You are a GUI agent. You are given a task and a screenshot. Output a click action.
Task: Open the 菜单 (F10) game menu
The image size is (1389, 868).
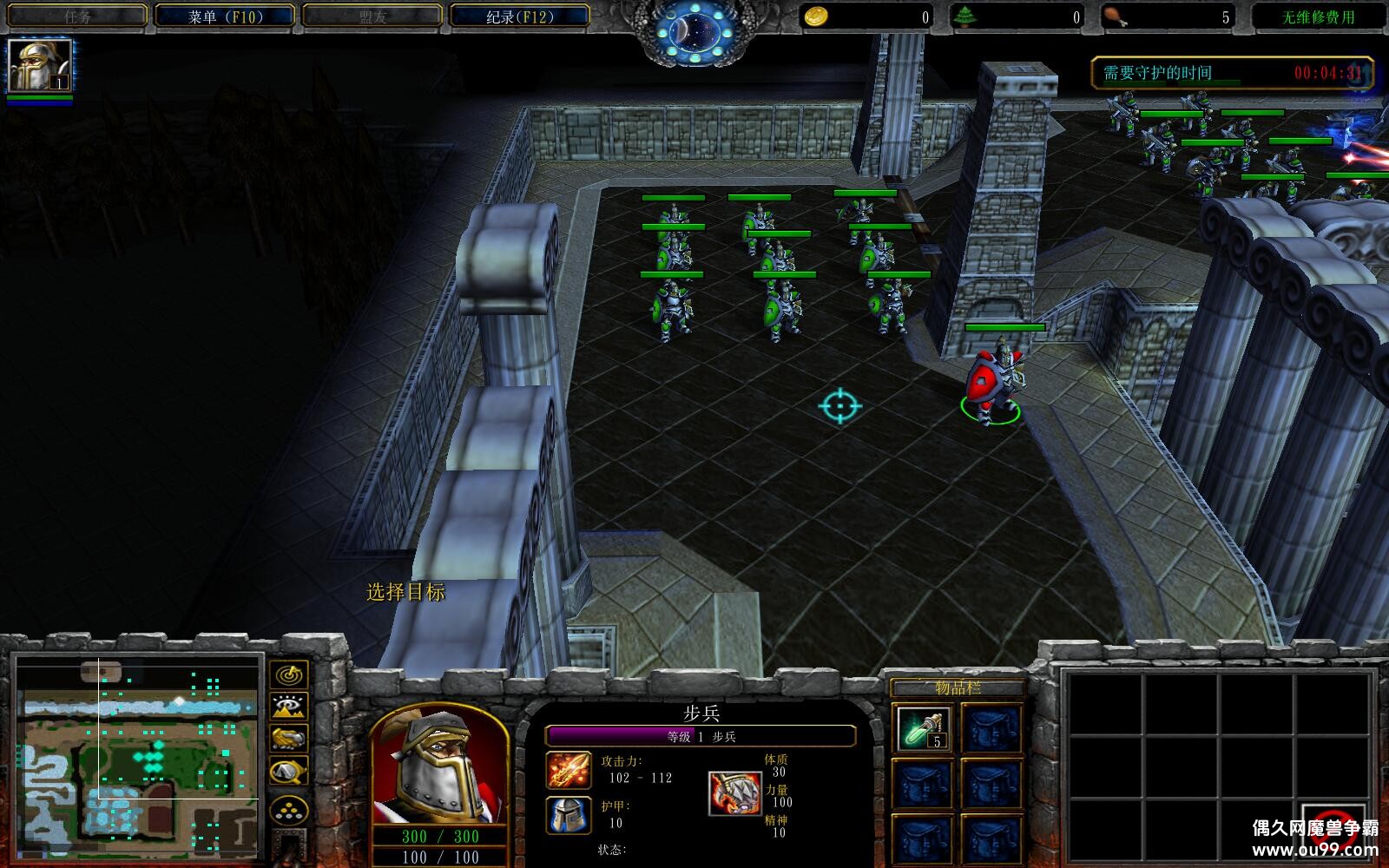click(225, 16)
